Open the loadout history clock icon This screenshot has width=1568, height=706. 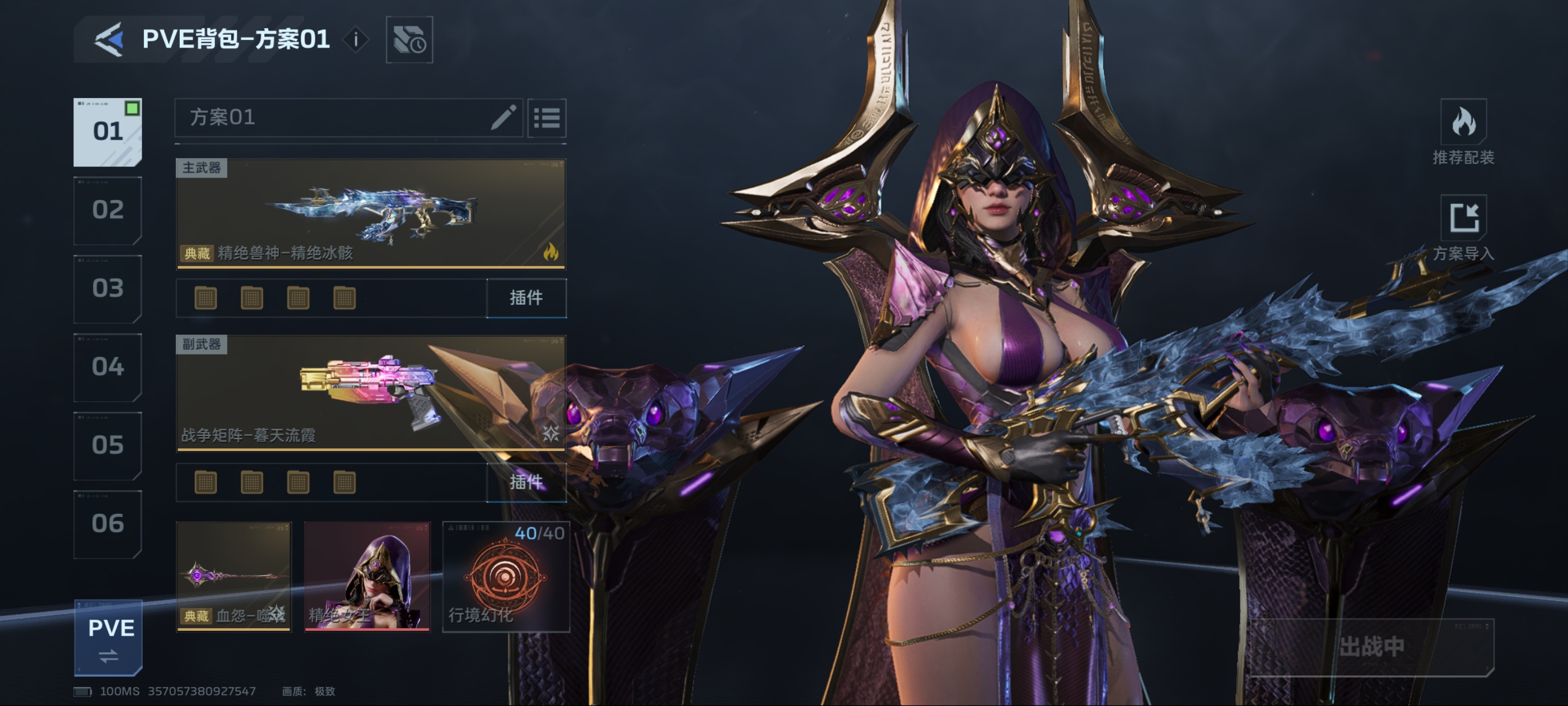click(x=409, y=40)
